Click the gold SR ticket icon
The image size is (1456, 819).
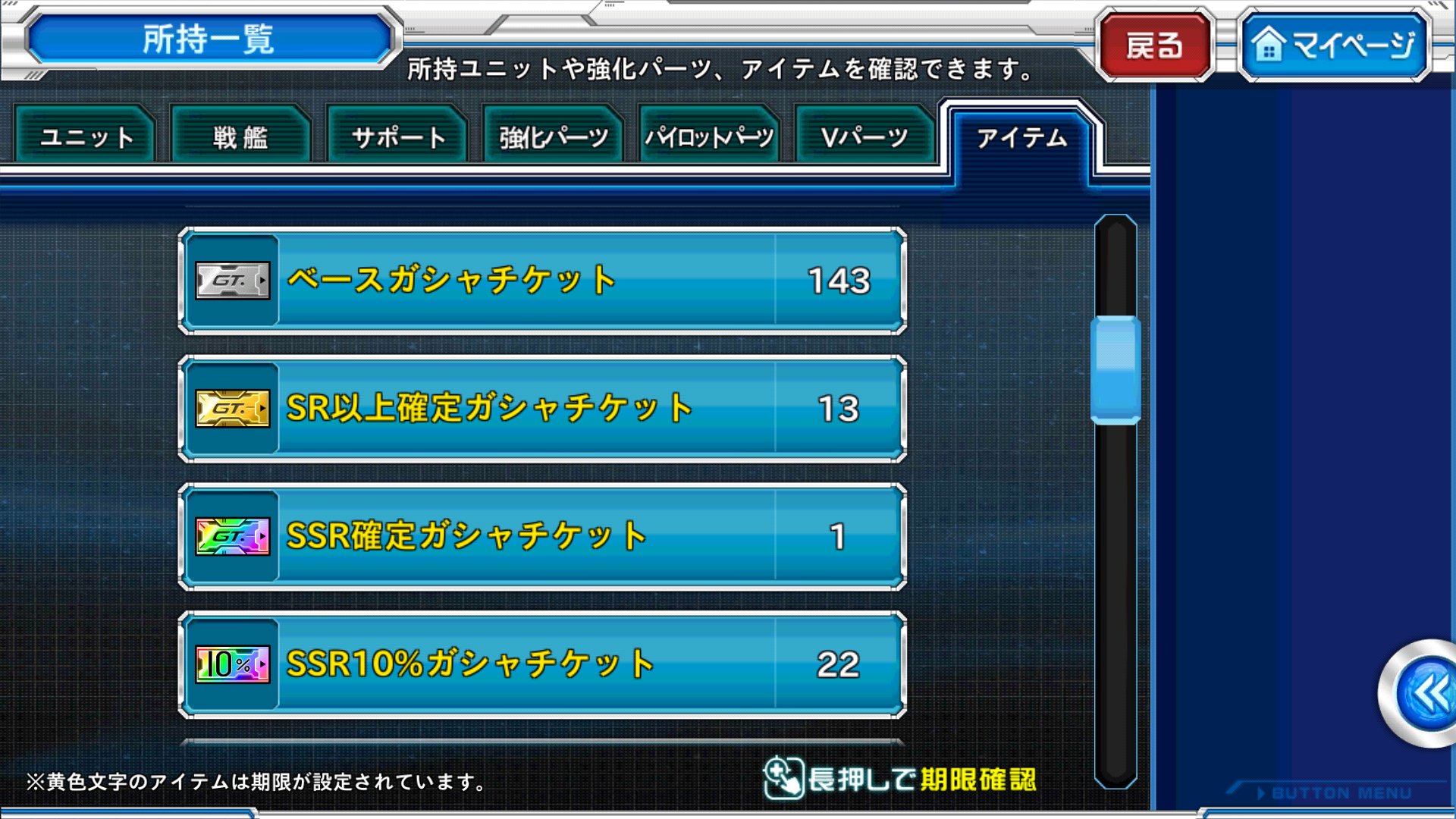point(233,409)
